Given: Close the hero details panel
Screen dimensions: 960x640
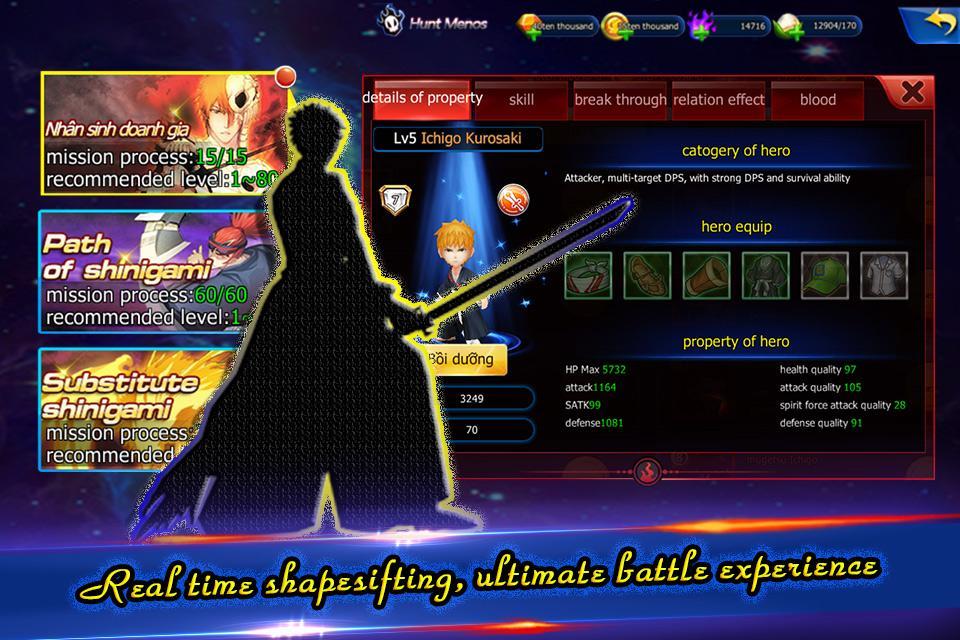Looking at the screenshot, I should [x=911, y=93].
